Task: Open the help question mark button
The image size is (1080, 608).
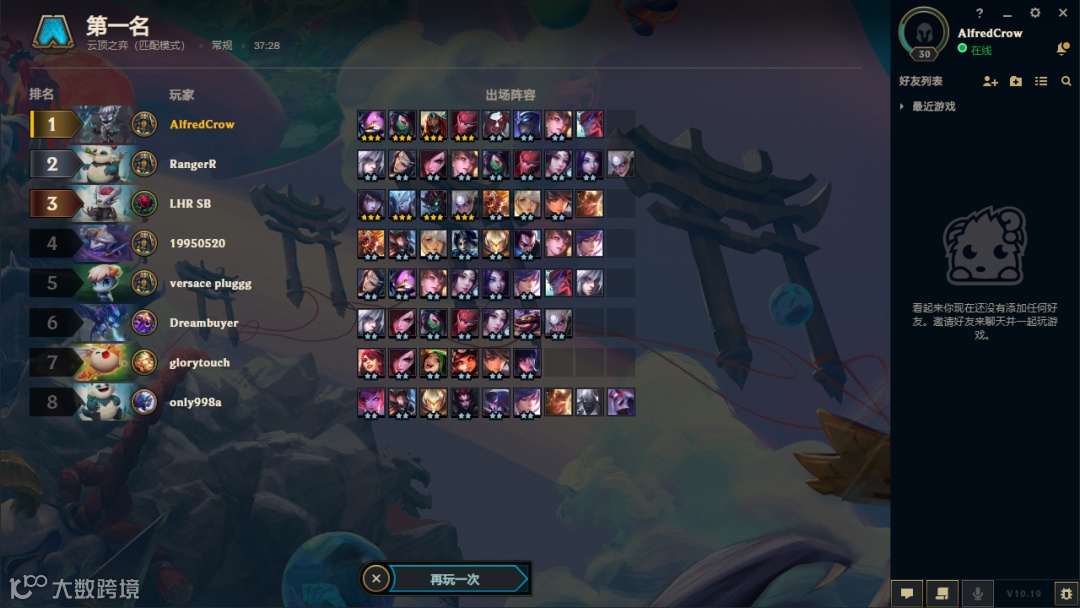Action: coord(980,13)
